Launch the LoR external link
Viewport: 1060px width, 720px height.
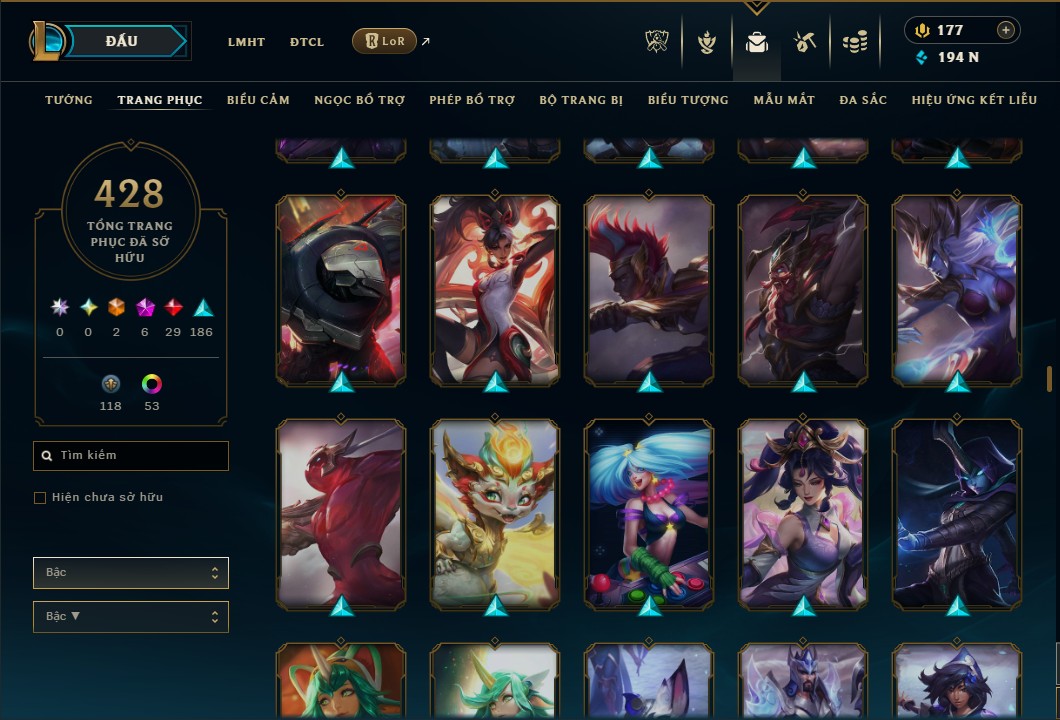pyautogui.click(x=385, y=41)
